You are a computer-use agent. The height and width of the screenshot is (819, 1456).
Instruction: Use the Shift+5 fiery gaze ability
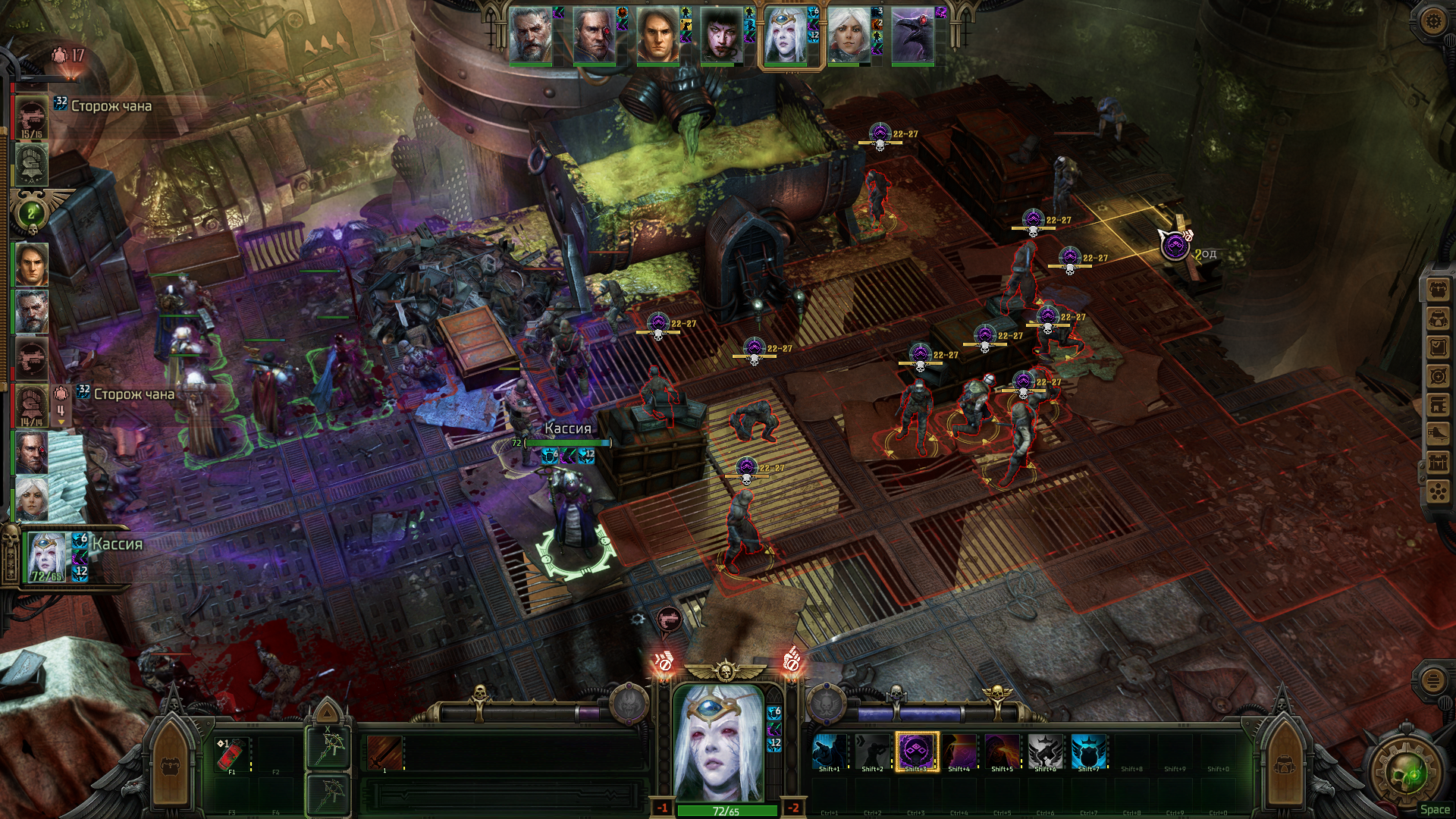(1002, 752)
